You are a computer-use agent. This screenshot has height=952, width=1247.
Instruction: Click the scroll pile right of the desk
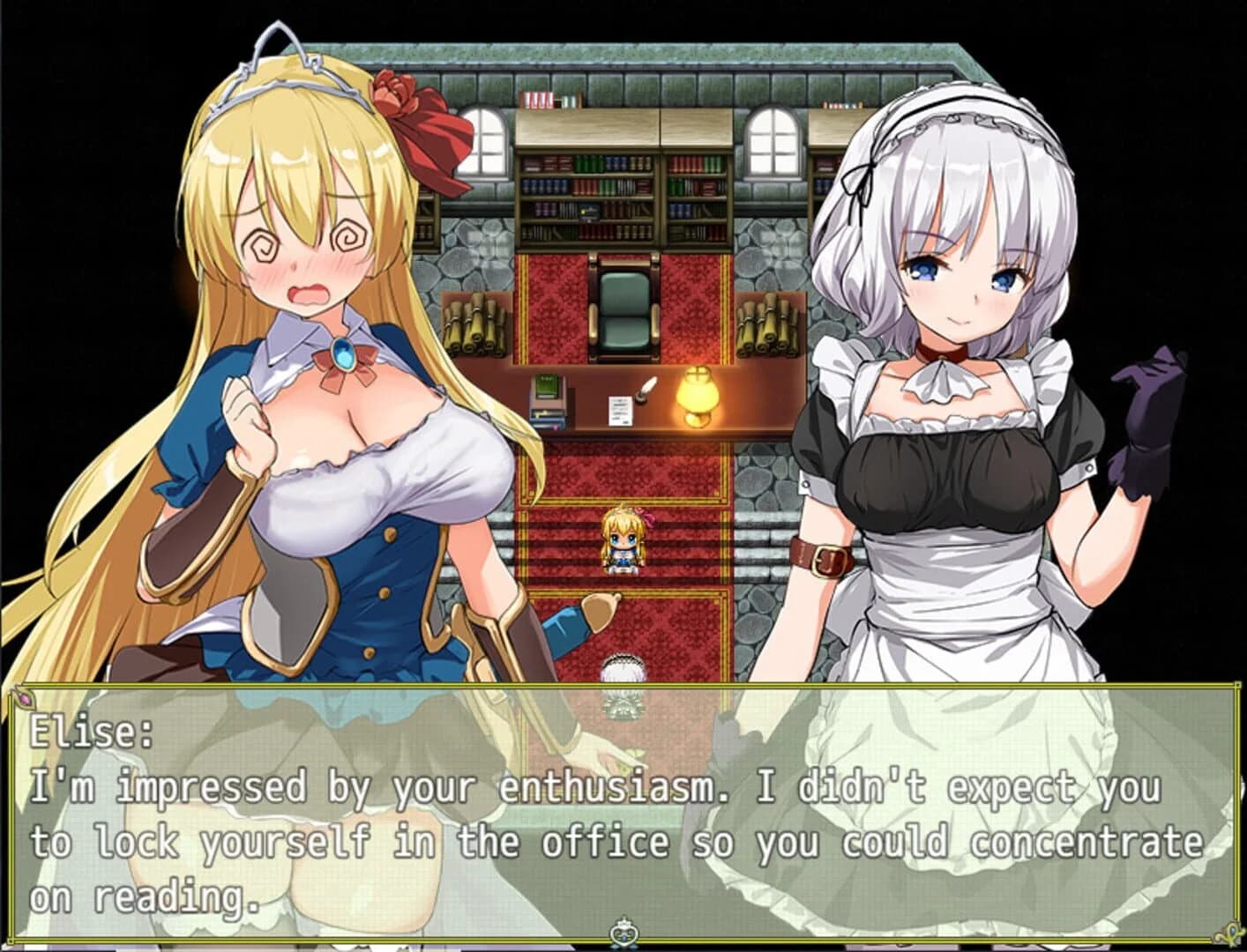coord(769,326)
